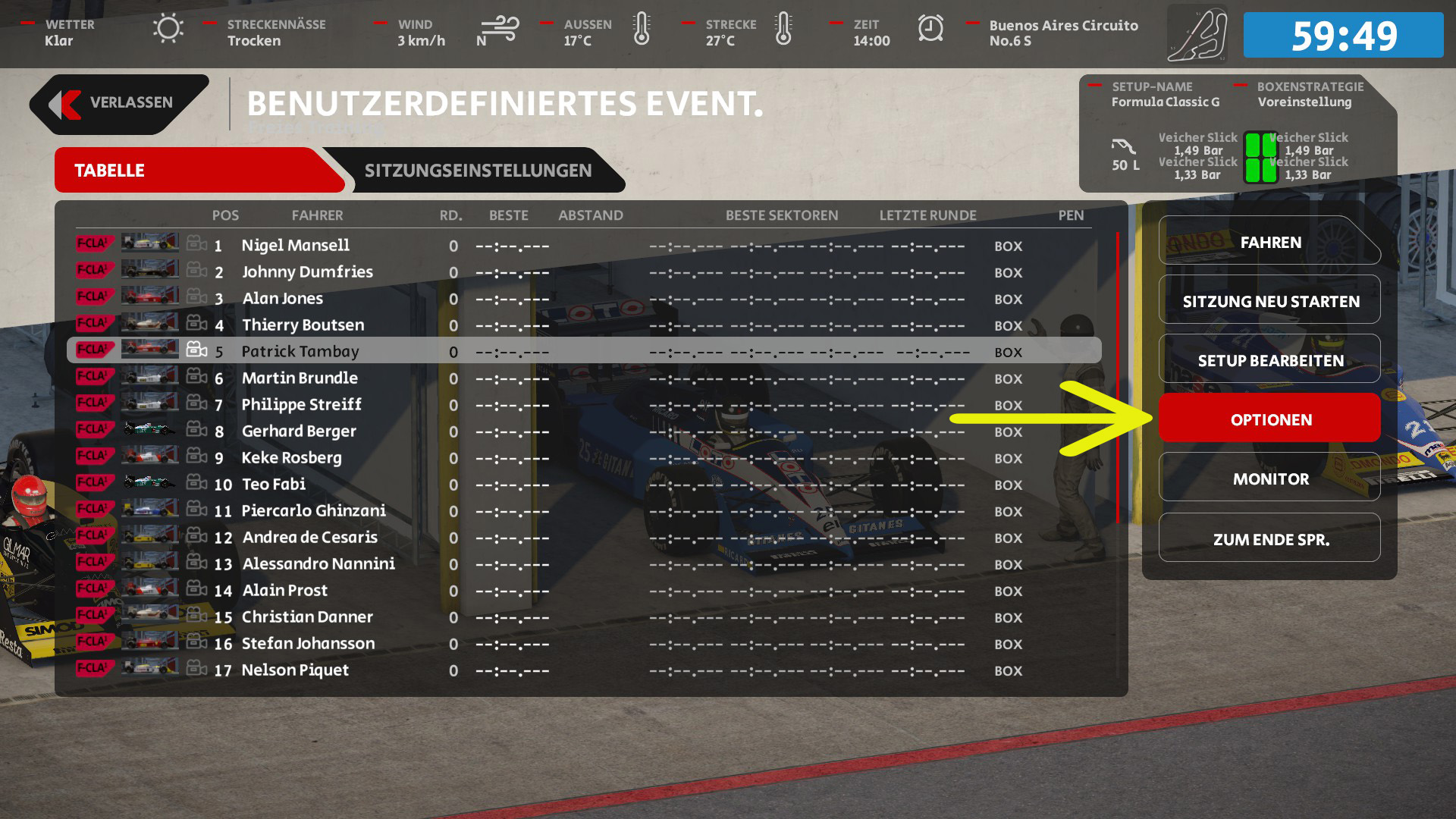Open the Monitor view

tap(1269, 479)
